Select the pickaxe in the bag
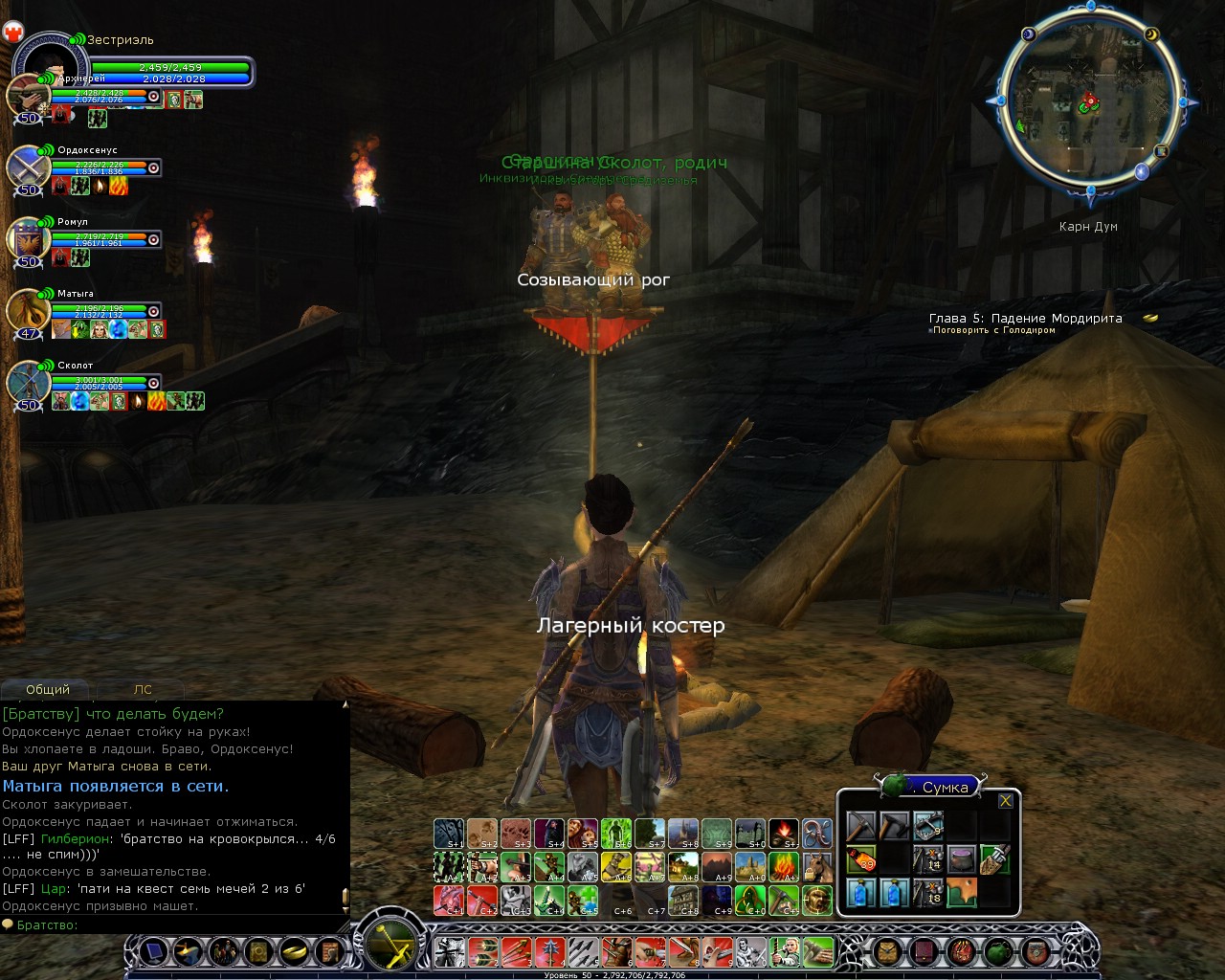The width and height of the screenshot is (1225, 980). [861, 826]
